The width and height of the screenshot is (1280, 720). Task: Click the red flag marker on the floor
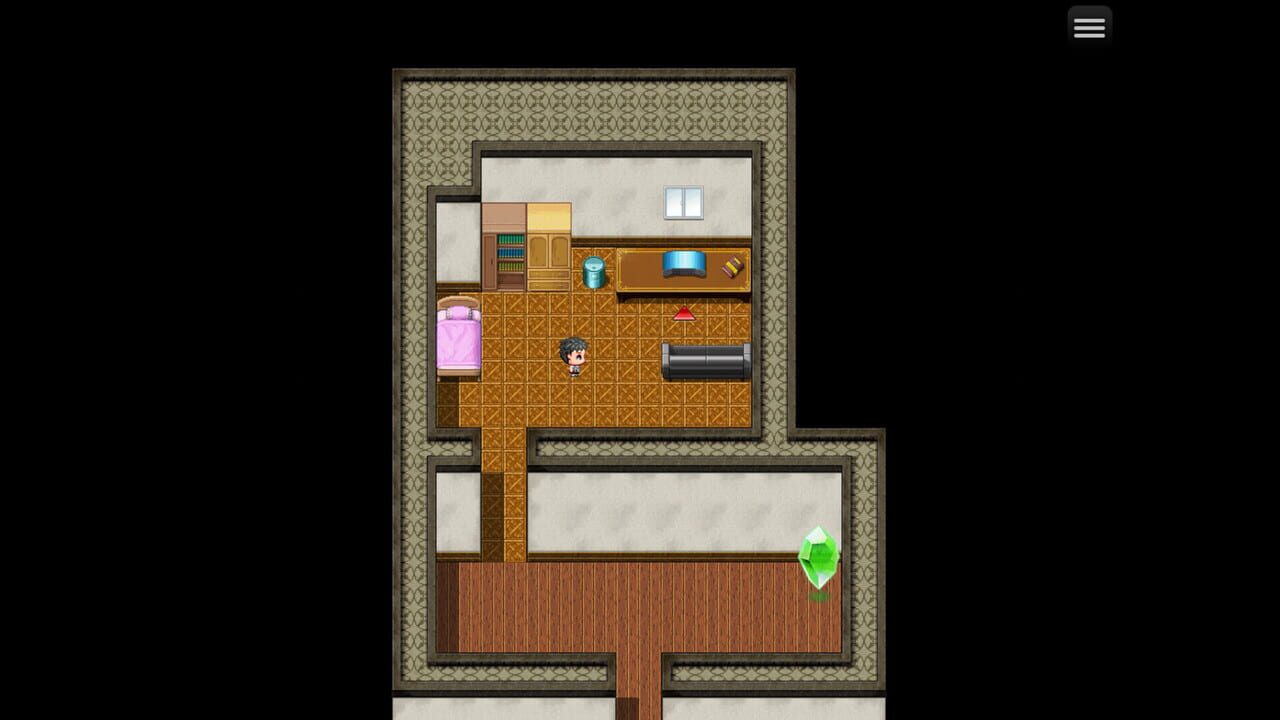[x=683, y=316]
